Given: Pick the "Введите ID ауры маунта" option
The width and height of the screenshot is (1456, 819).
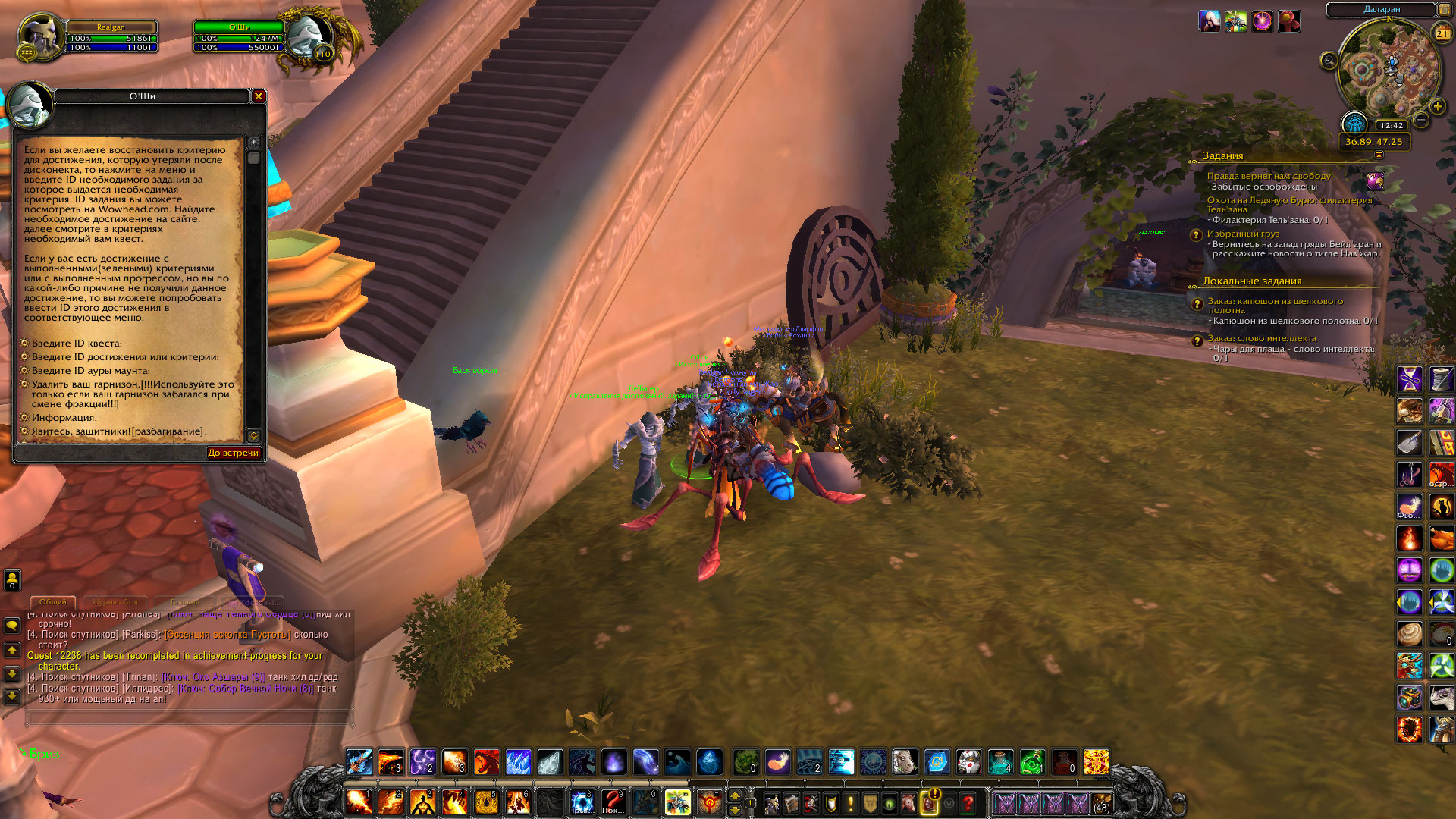Looking at the screenshot, I should tap(91, 371).
